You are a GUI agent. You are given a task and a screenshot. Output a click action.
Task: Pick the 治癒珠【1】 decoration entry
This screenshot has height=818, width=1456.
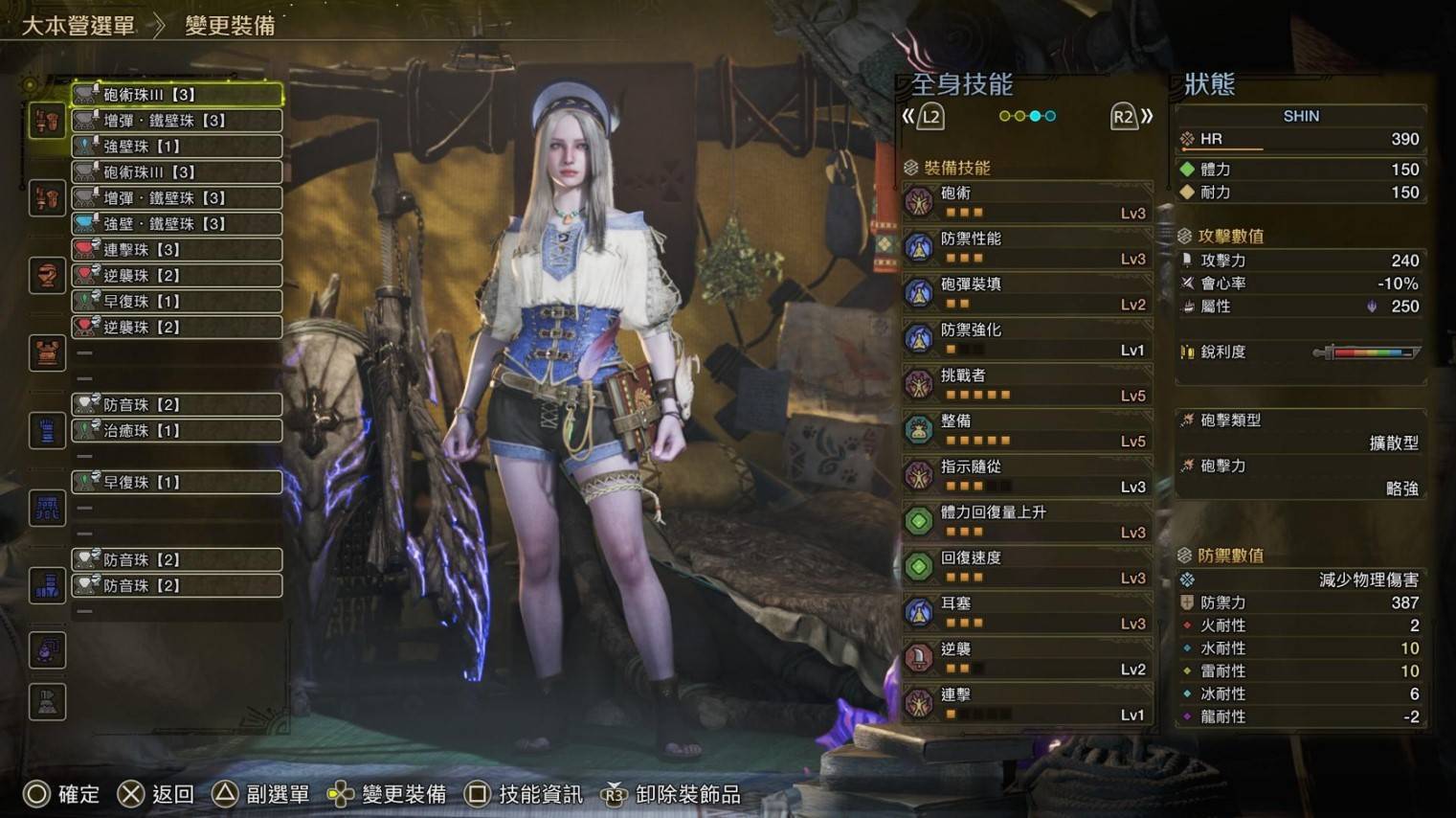(x=177, y=431)
